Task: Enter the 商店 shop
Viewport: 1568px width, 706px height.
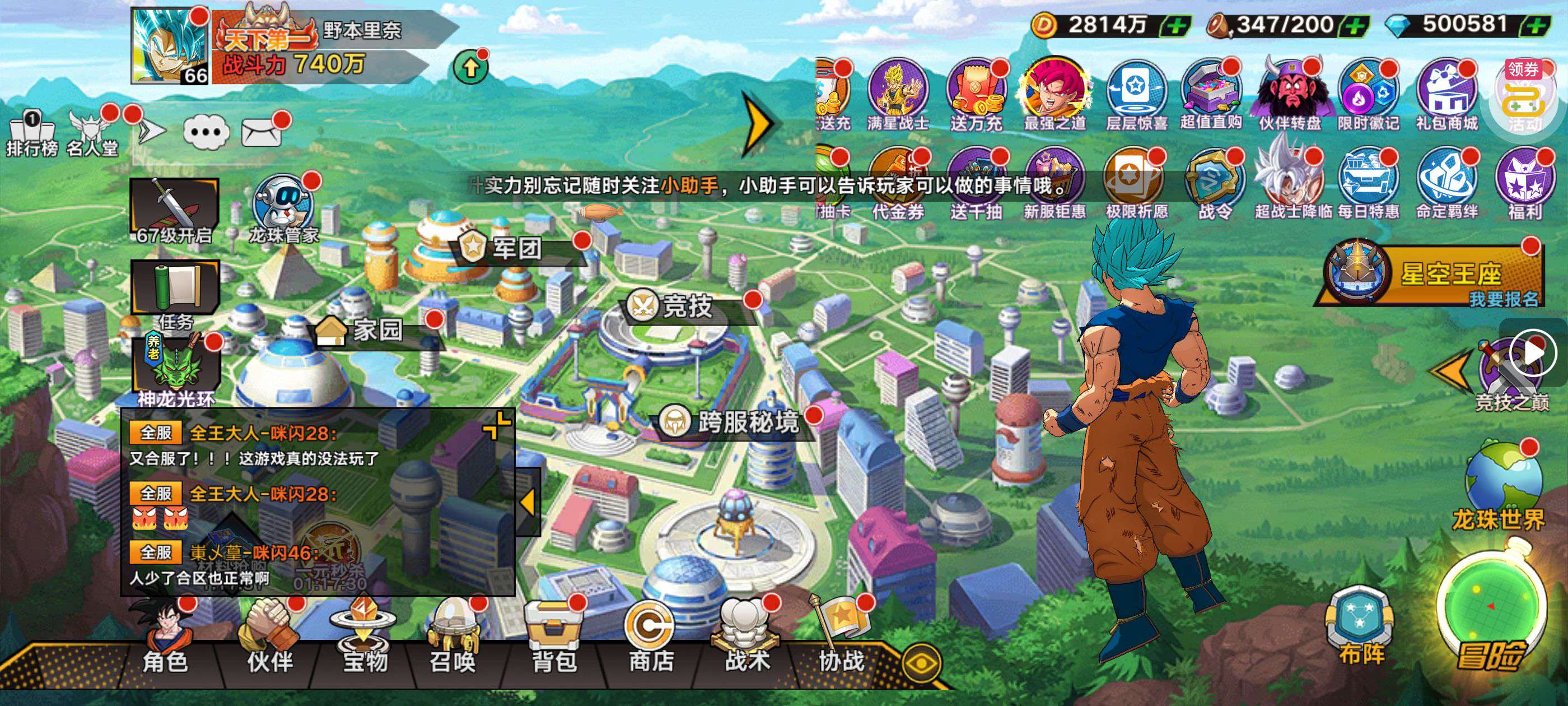Action: click(650, 640)
